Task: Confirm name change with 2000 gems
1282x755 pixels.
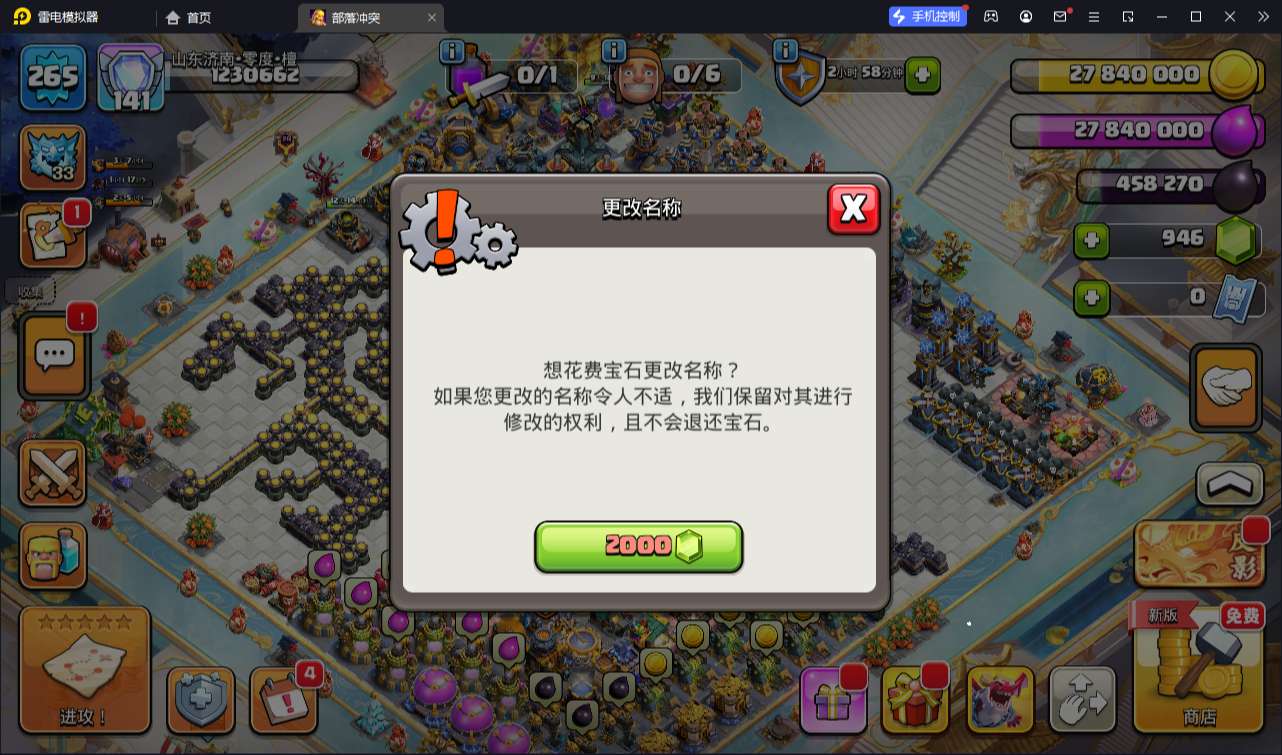Action: pos(639,546)
